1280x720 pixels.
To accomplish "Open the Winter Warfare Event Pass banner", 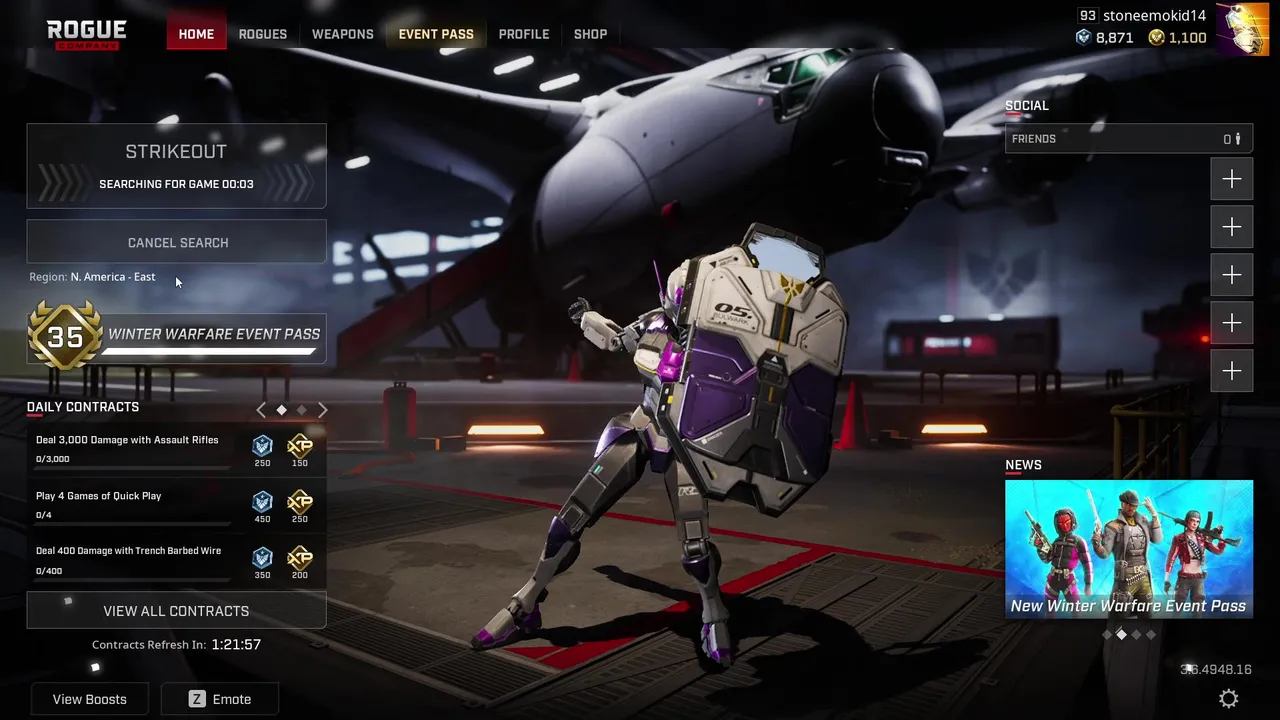I will [177, 337].
